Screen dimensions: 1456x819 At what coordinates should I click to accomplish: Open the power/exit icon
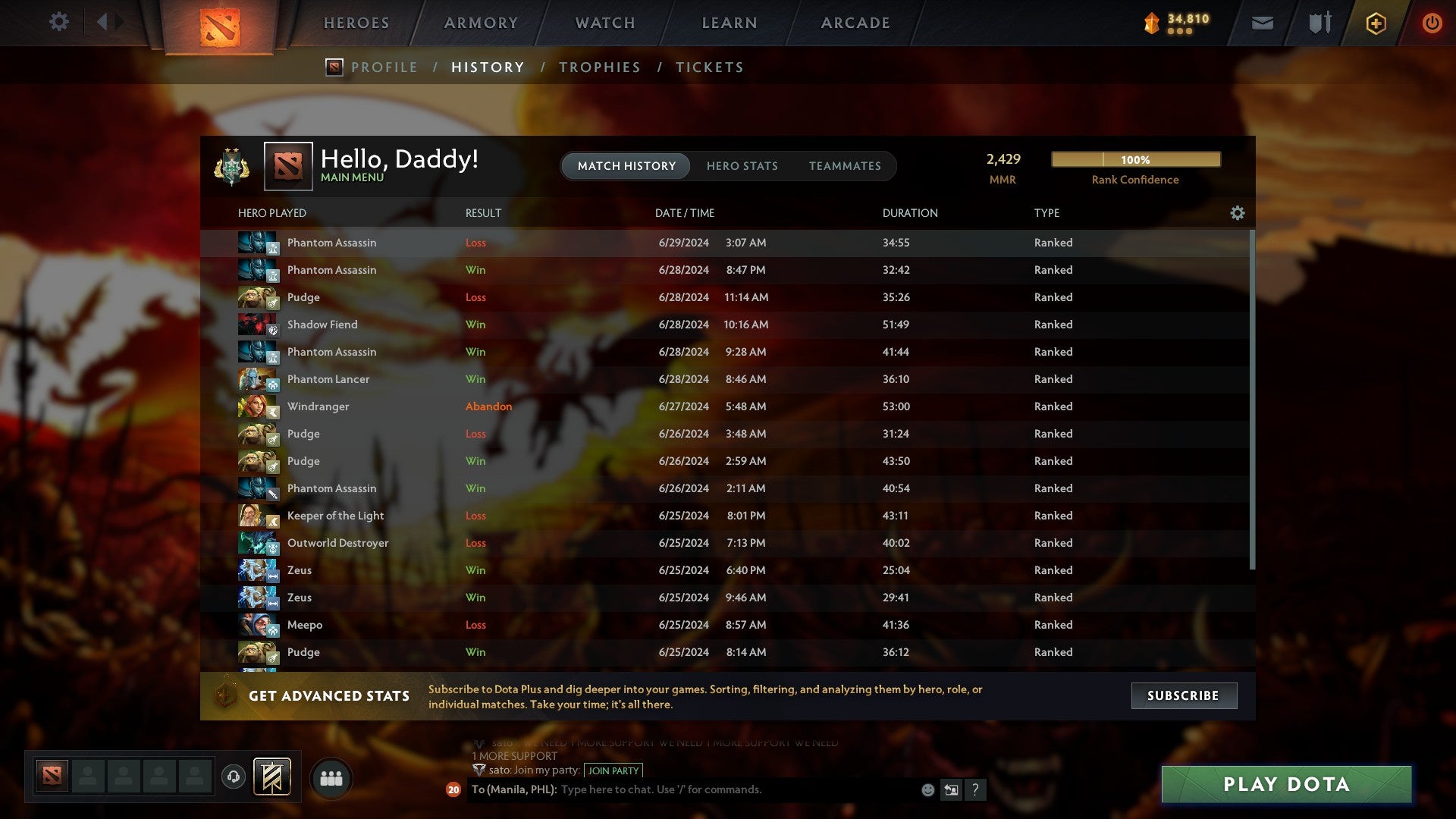click(x=1432, y=23)
